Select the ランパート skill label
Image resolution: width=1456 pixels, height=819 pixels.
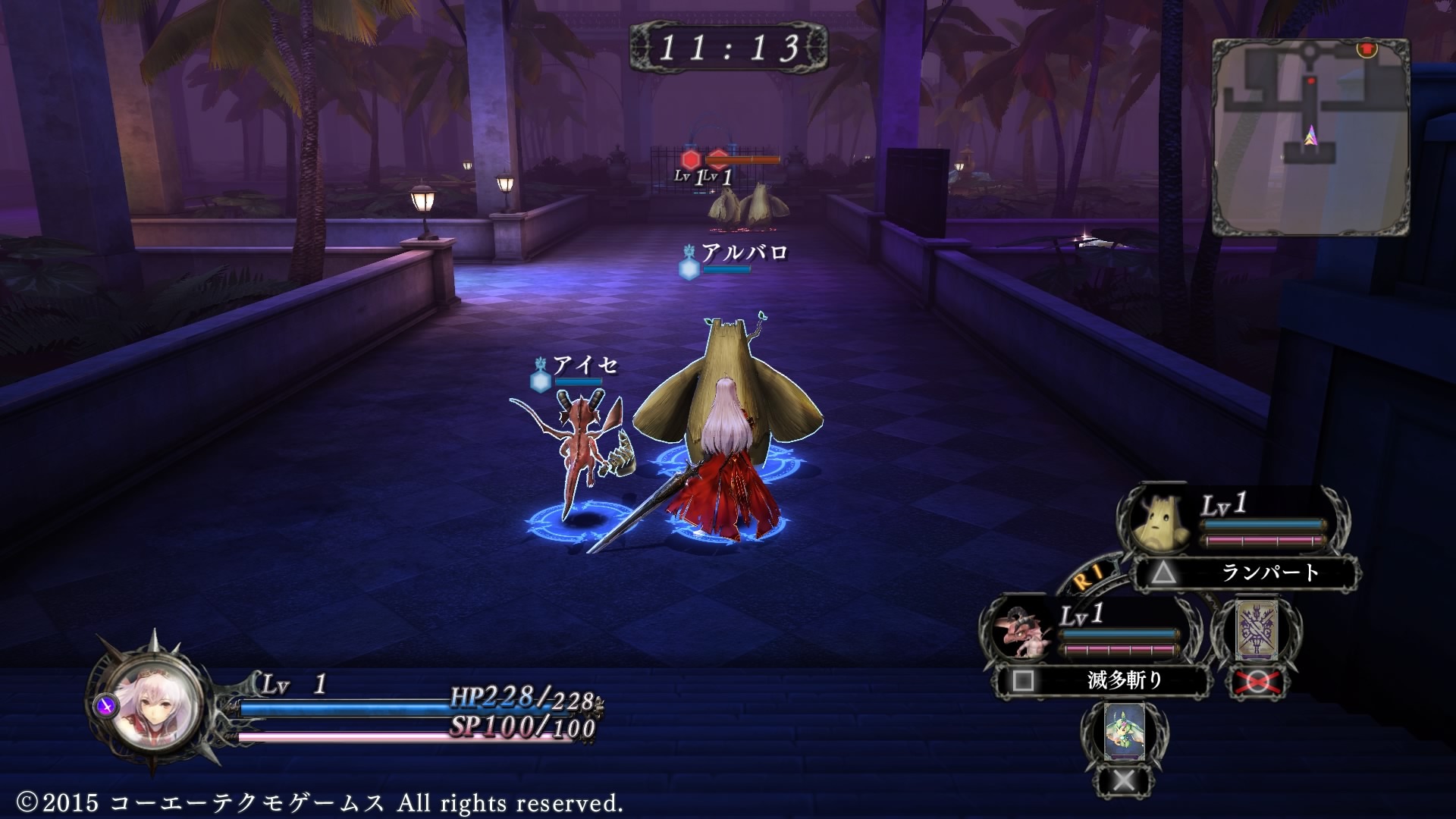[1271, 571]
